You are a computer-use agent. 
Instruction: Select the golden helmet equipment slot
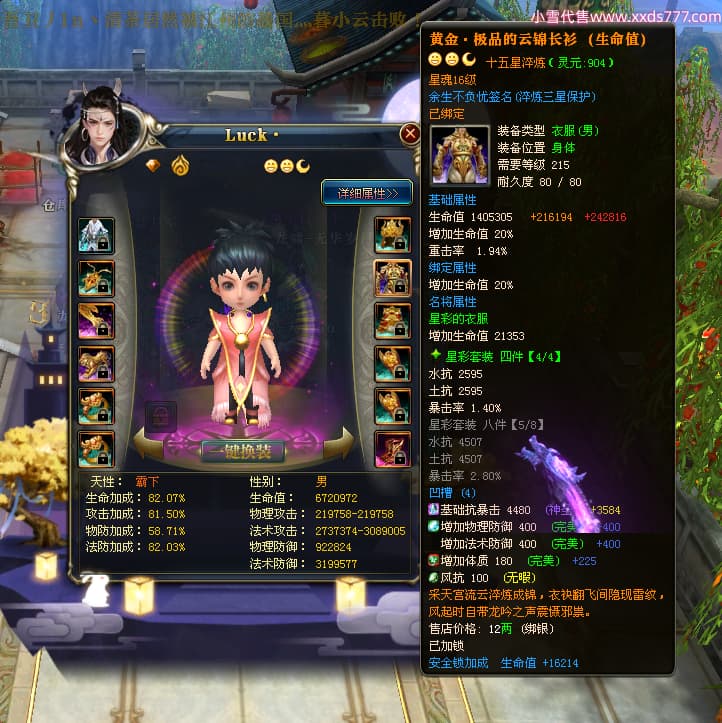392,235
